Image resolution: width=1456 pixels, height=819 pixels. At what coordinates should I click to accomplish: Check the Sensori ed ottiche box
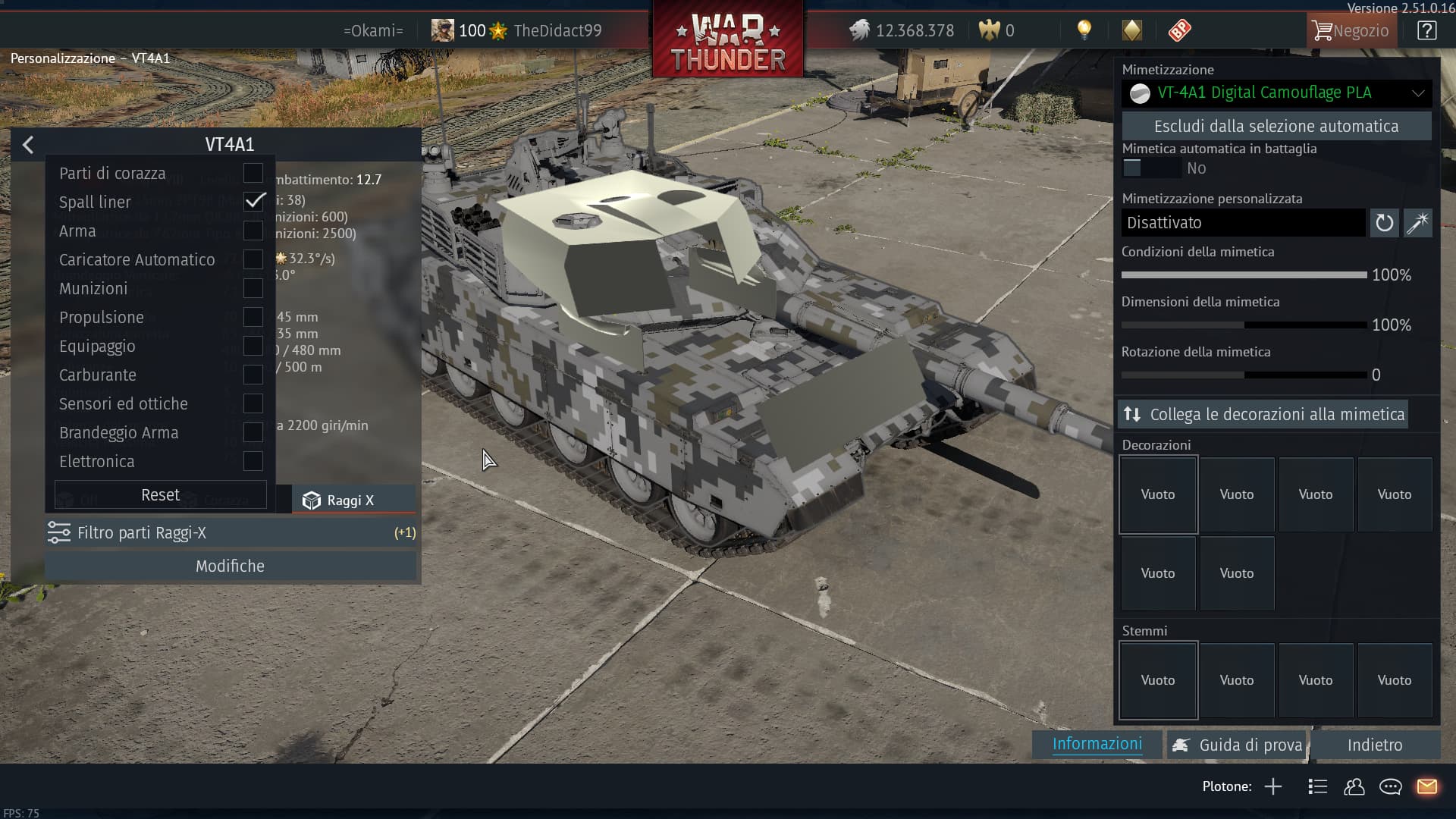pyautogui.click(x=253, y=403)
